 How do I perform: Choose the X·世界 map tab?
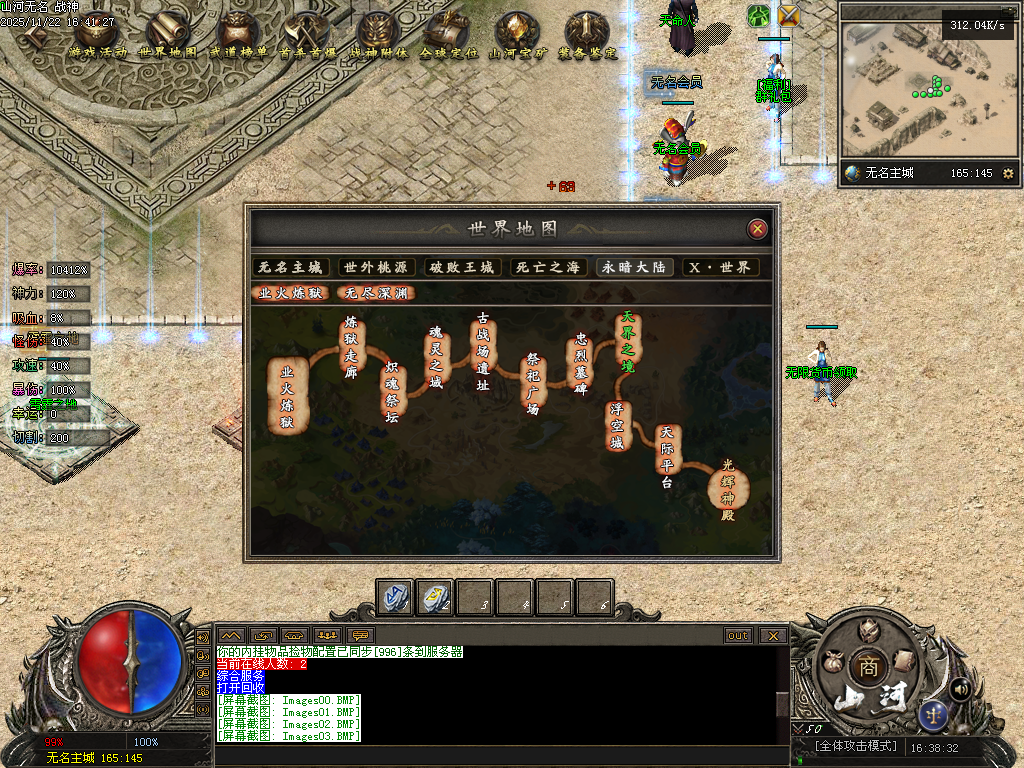[720, 267]
